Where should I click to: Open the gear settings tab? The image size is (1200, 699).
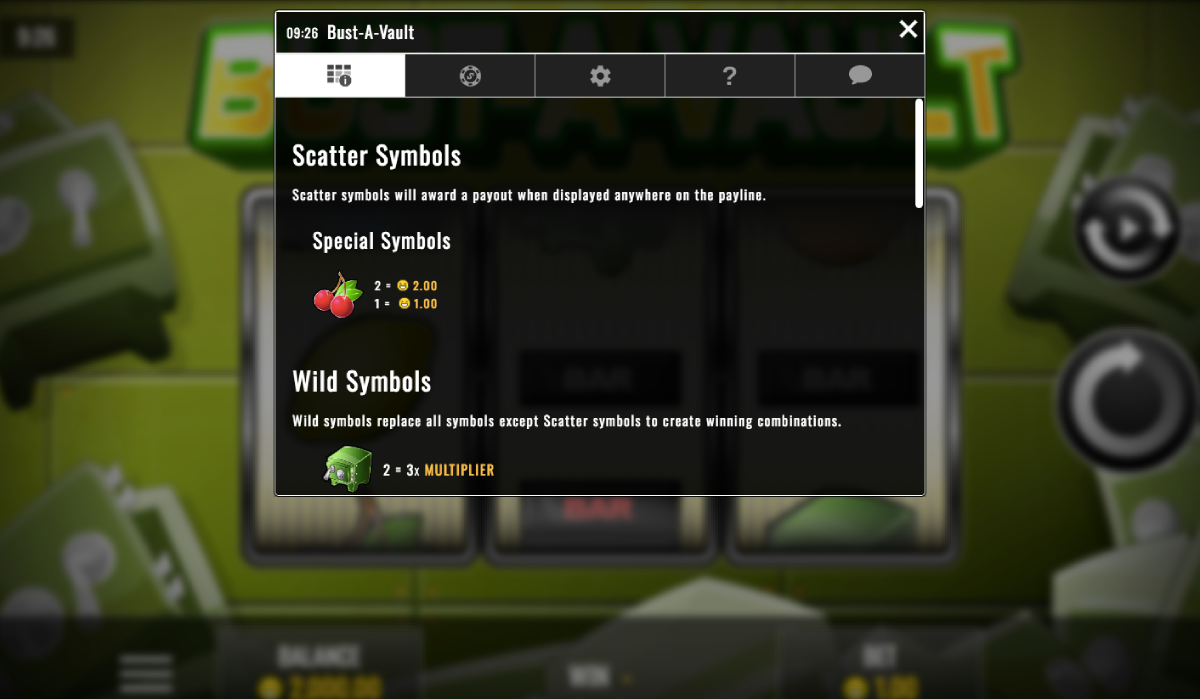pos(600,76)
